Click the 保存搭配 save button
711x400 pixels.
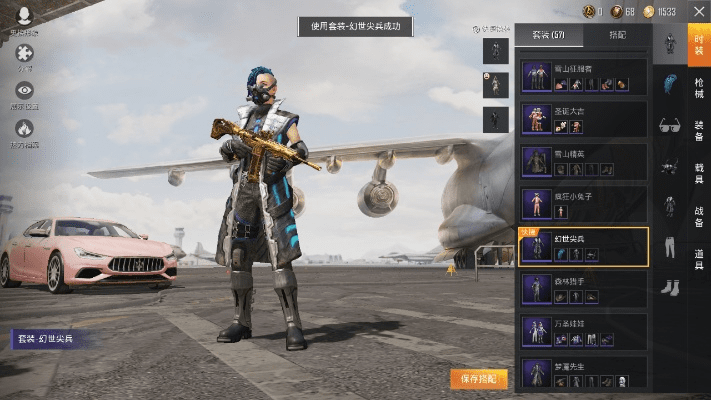coord(478,378)
